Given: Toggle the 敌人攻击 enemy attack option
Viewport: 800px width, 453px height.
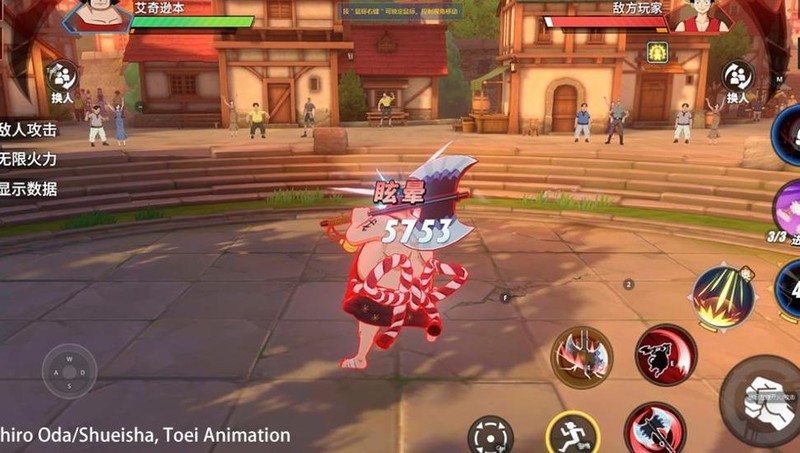Looking at the screenshot, I should point(28,130).
